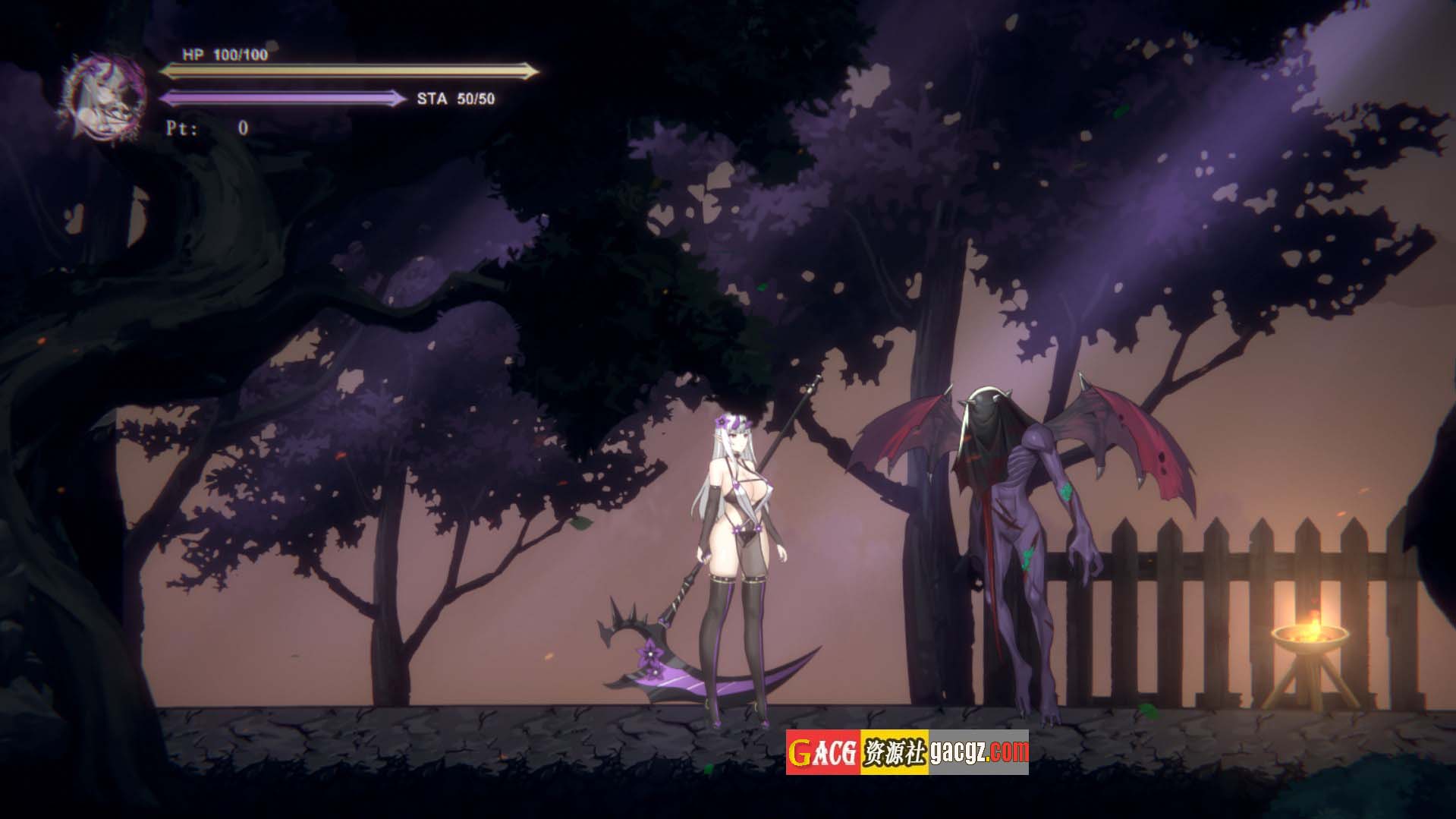The image size is (1456, 819).
Task: Click the character portrait medallion
Action: click(104, 96)
